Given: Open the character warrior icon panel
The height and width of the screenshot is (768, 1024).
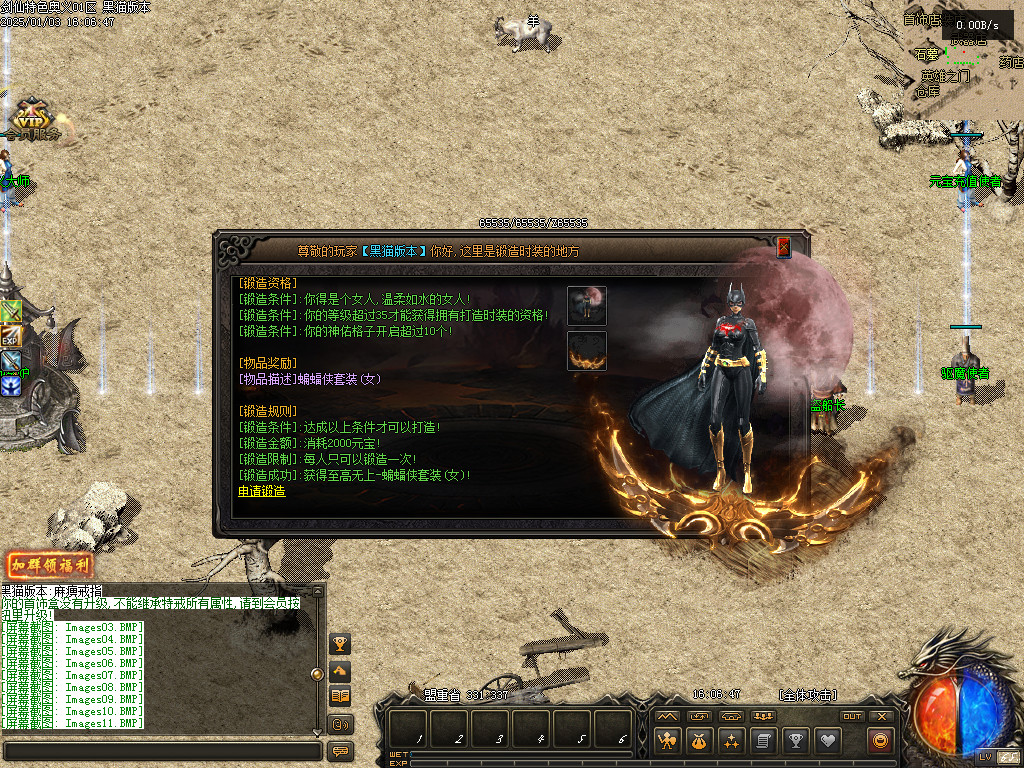Looking at the screenshot, I should click(668, 741).
